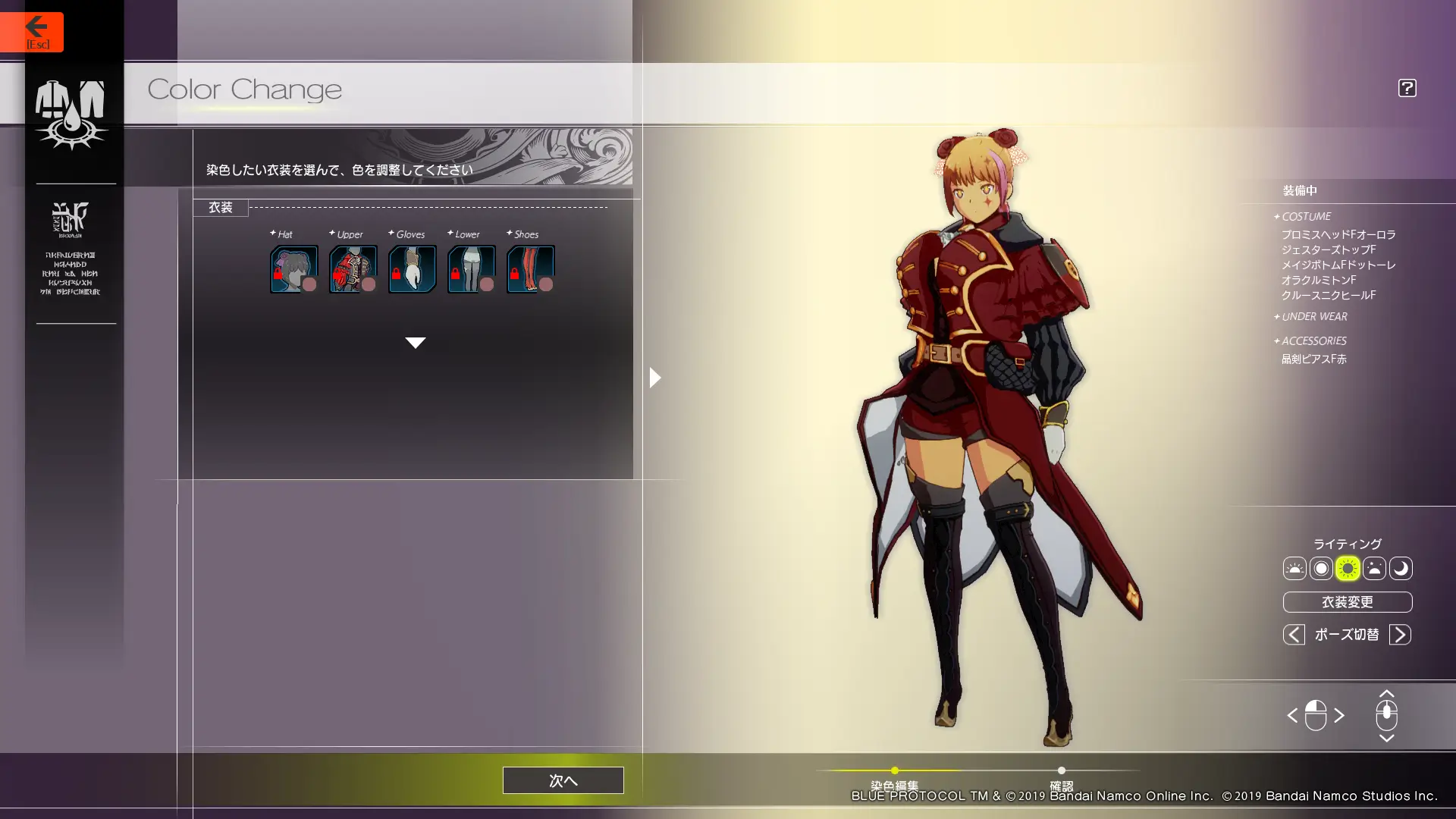The width and height of the screenshot is (1456, 819).
Task: Choose the bright sun lighting preset
Action: 1348,569
